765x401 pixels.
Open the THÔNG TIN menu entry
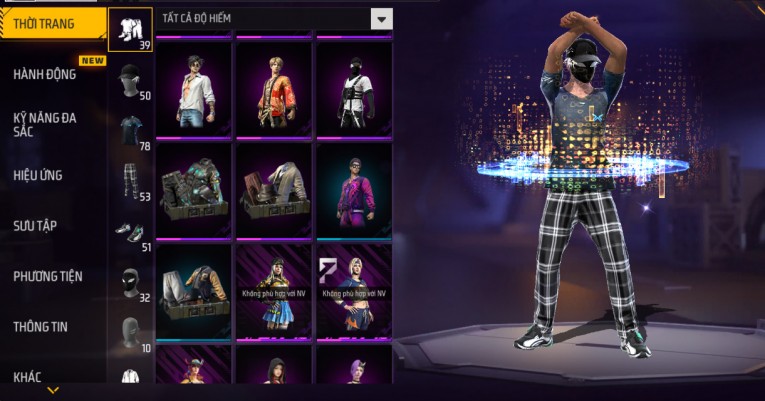pos(42,326)
